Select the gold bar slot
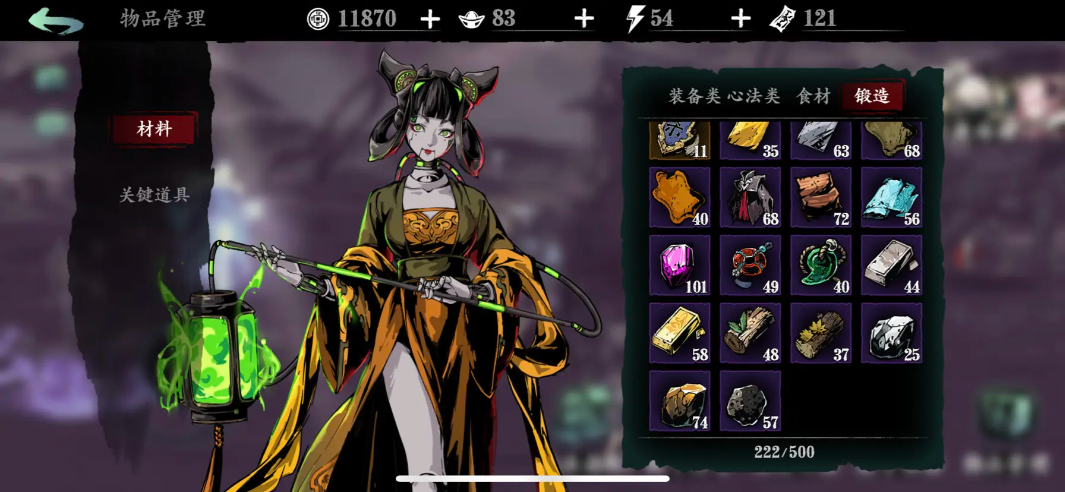The height and width of the screenshot is (492, 1065). pos(679,333)
